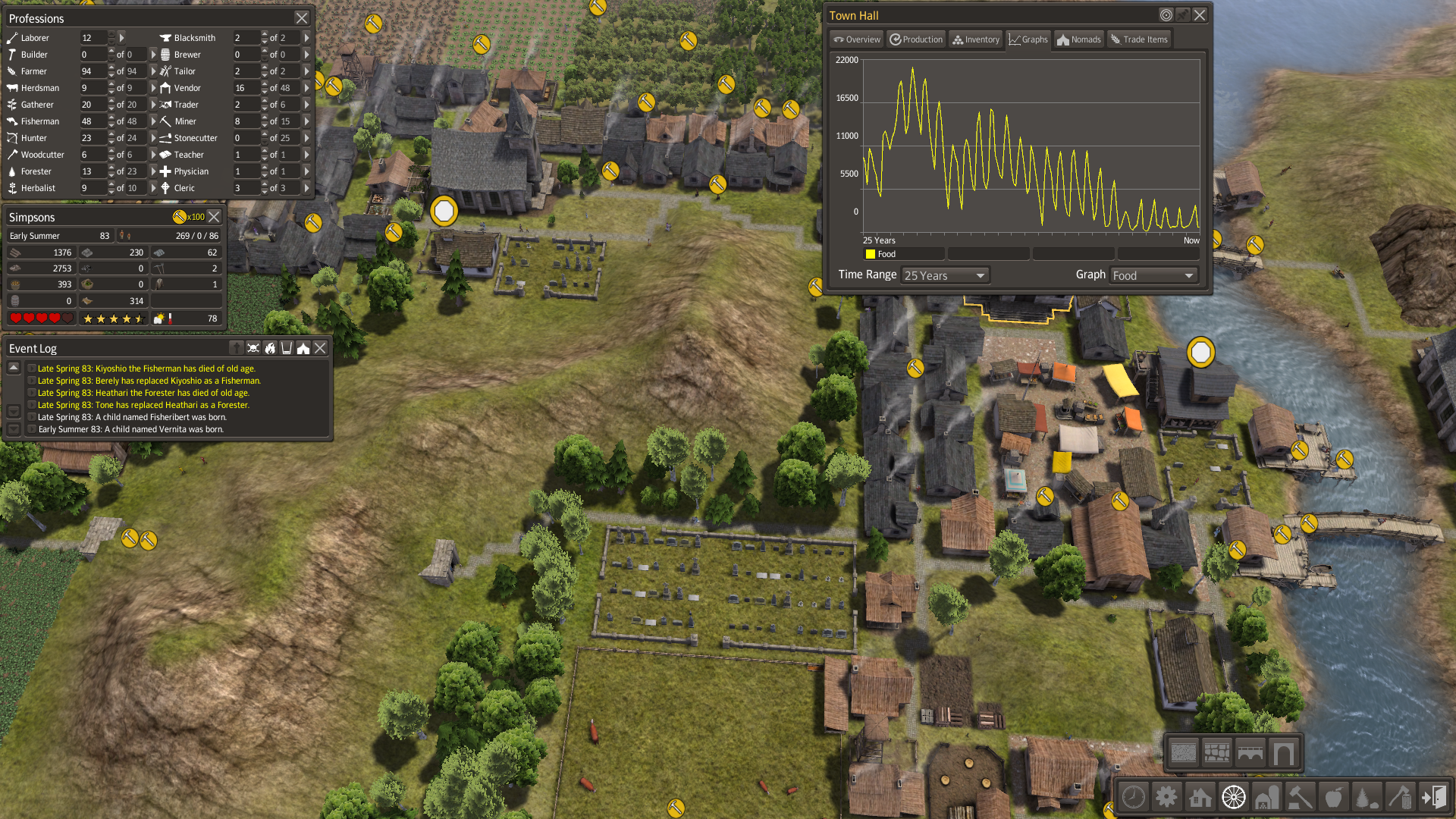Open the Time Range dropdown
Screen dimensions: 1456x819
(x=945, y=275)
